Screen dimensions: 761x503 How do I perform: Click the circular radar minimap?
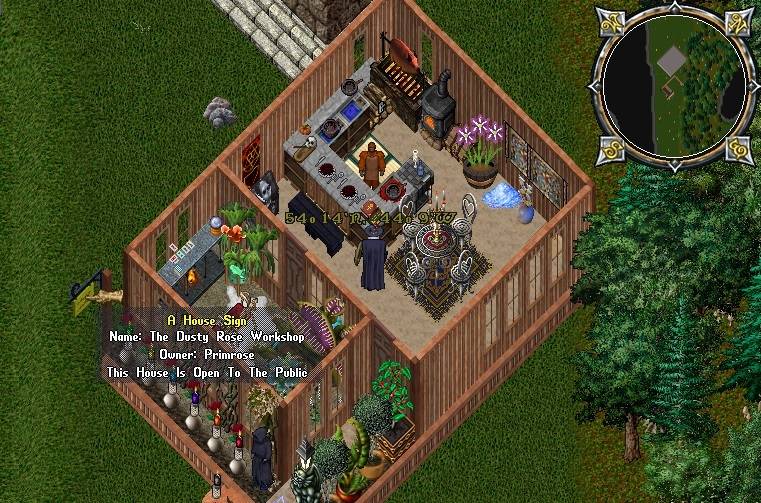point(673,86)
